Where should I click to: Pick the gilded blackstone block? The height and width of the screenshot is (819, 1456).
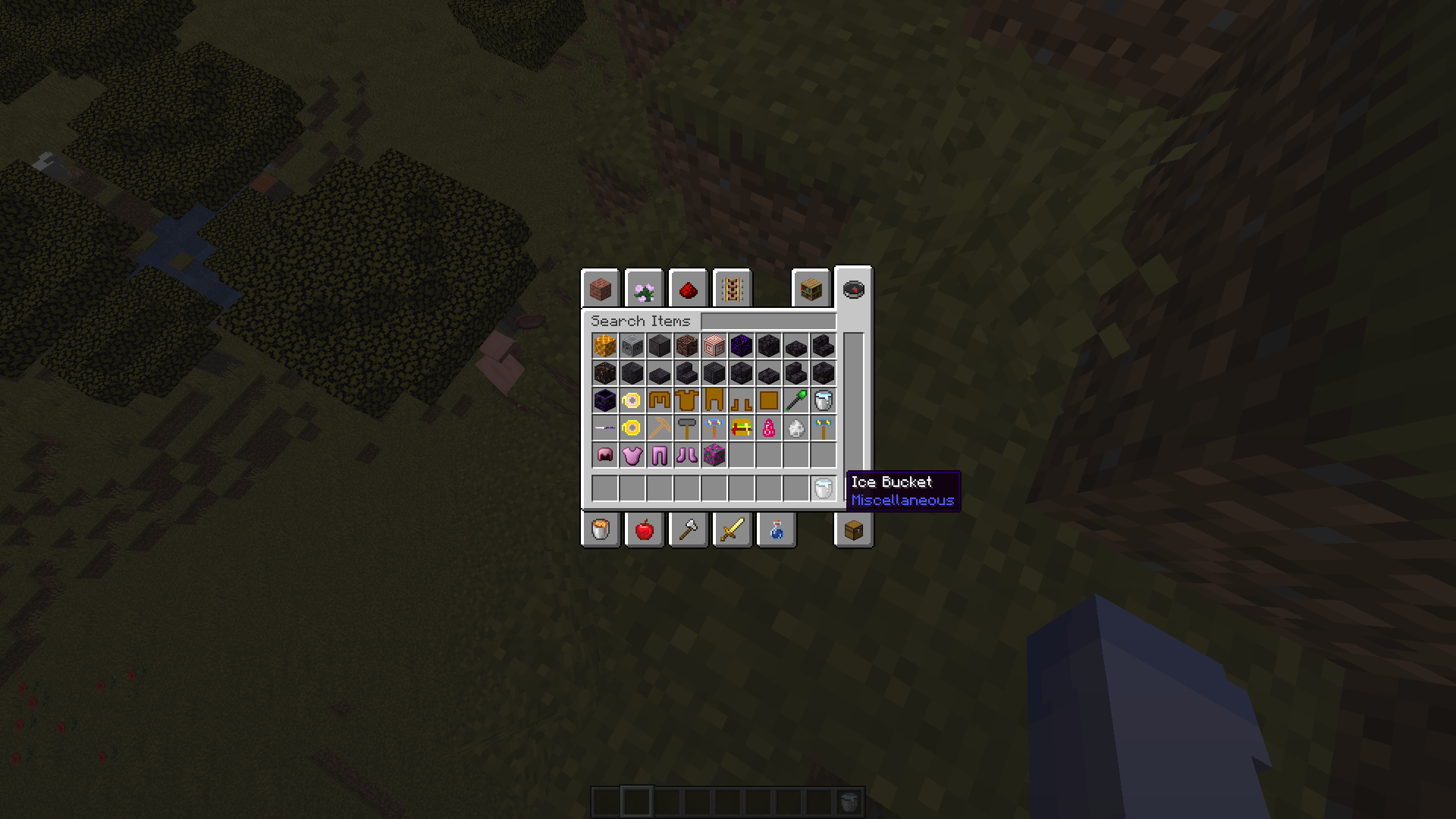coord(604,372)
